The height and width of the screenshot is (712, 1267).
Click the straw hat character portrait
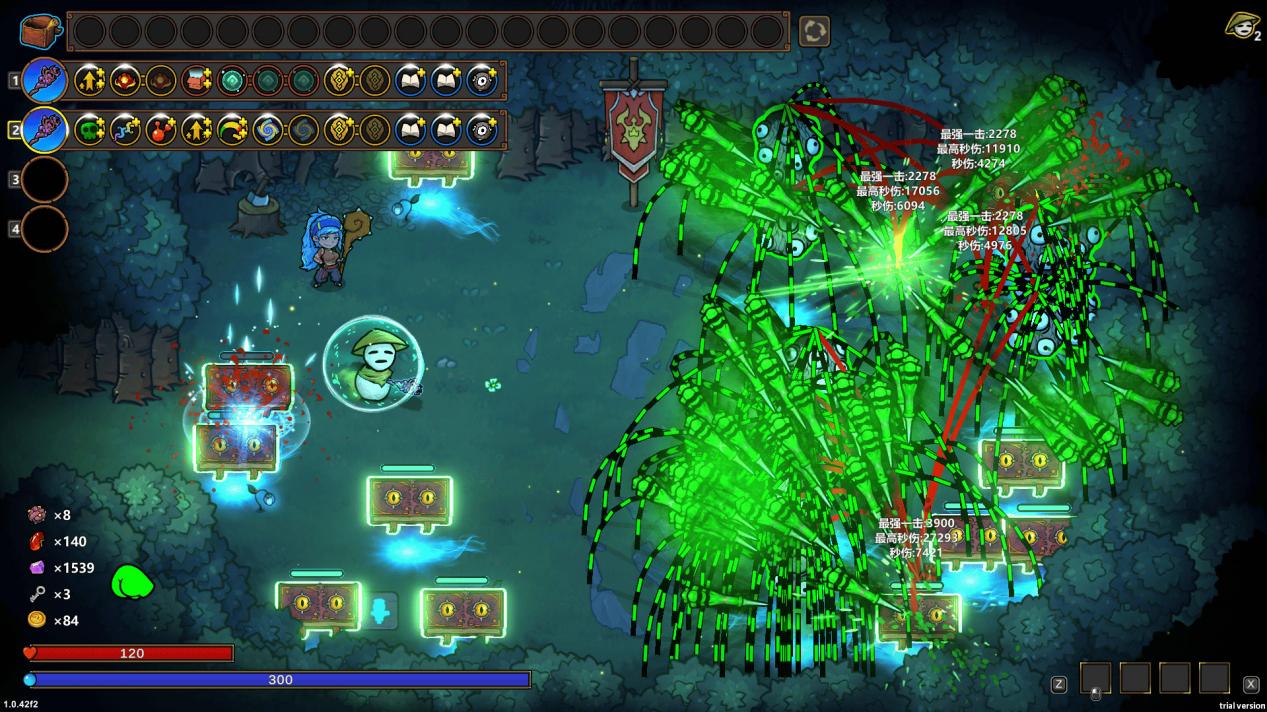point(1241,25)
